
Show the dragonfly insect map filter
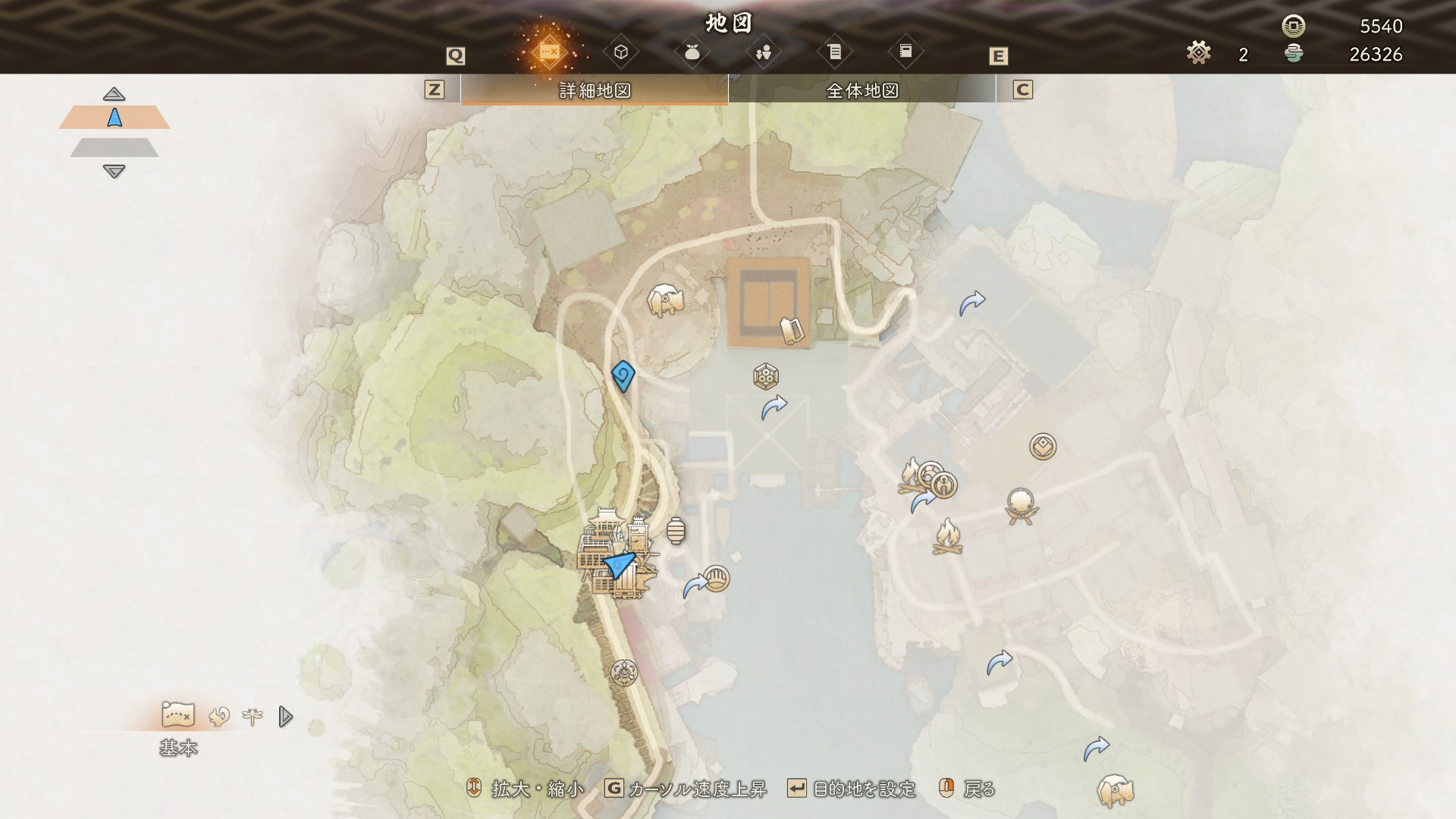click(x=253, y=715)
